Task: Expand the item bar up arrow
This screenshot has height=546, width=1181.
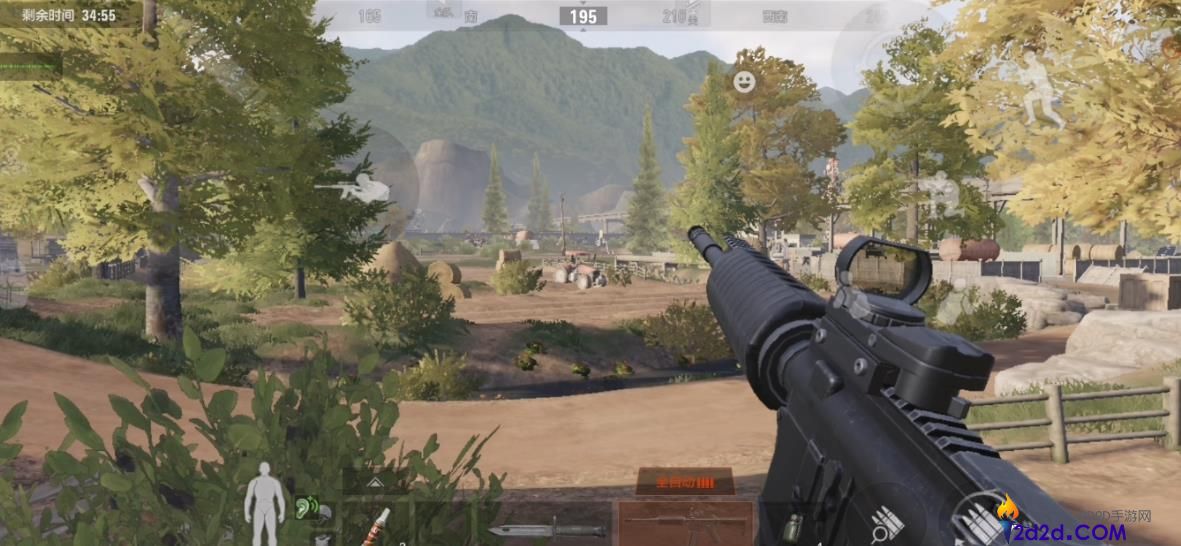Action: pos(375,482)
